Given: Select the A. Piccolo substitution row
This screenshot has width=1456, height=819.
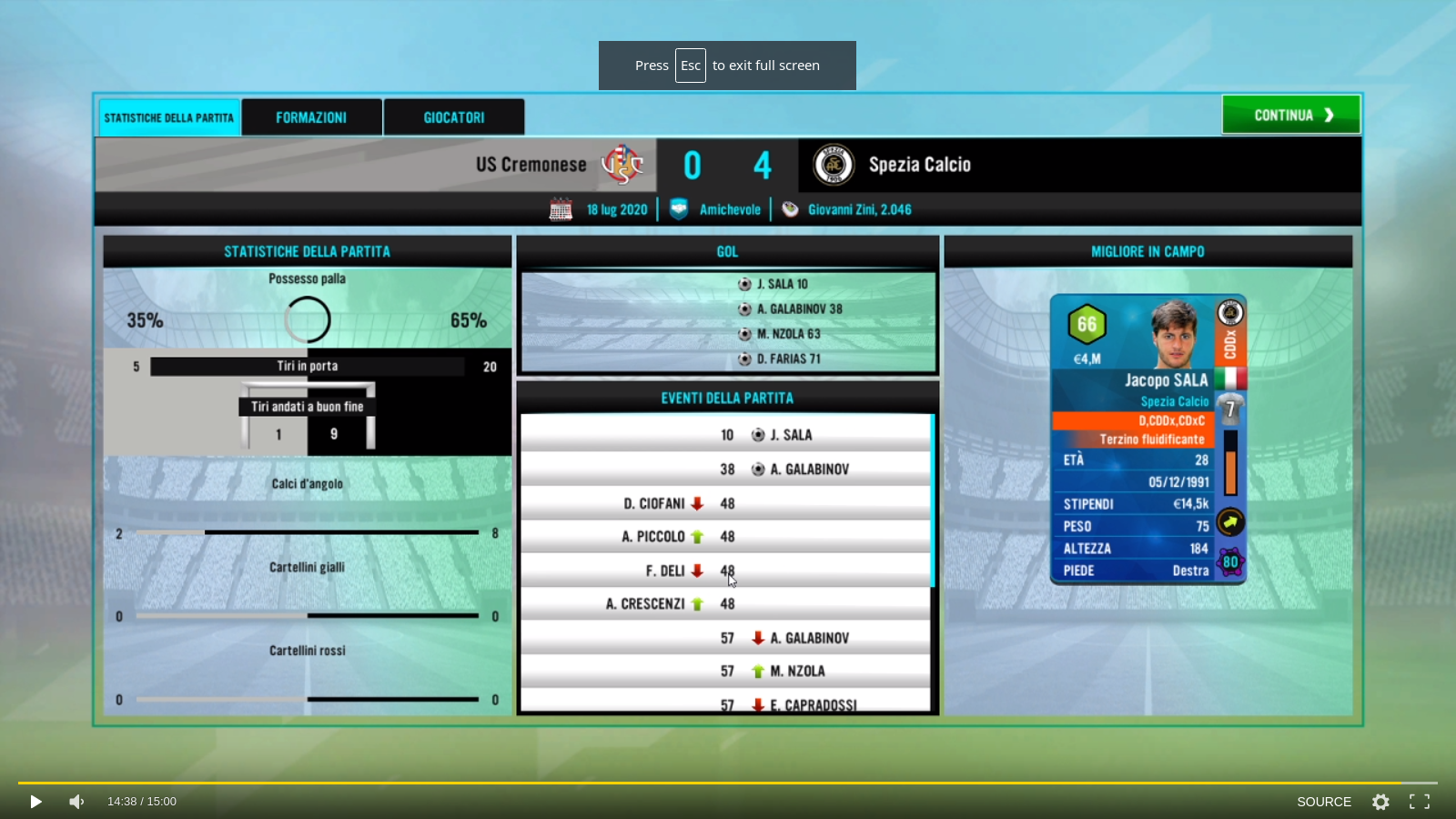Looking at the screenshot, I should tap(726, 537).
